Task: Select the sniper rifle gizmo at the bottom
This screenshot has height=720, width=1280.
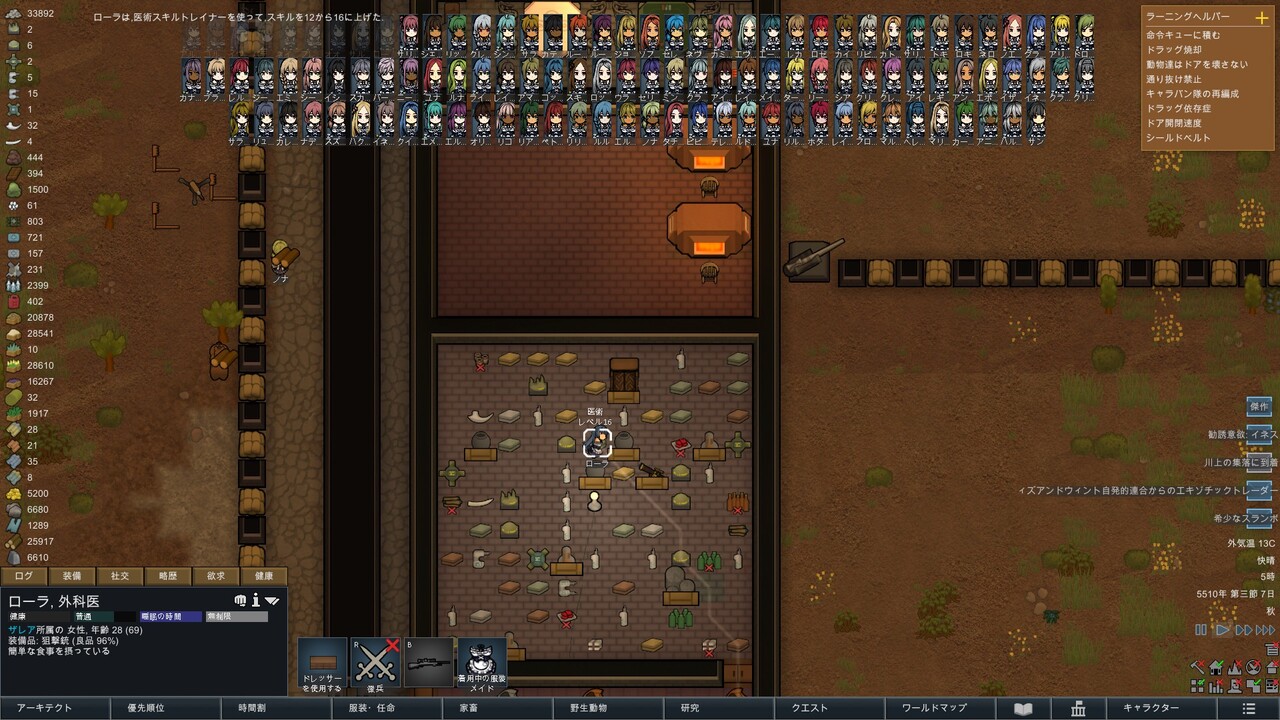Action: (428, 662)
